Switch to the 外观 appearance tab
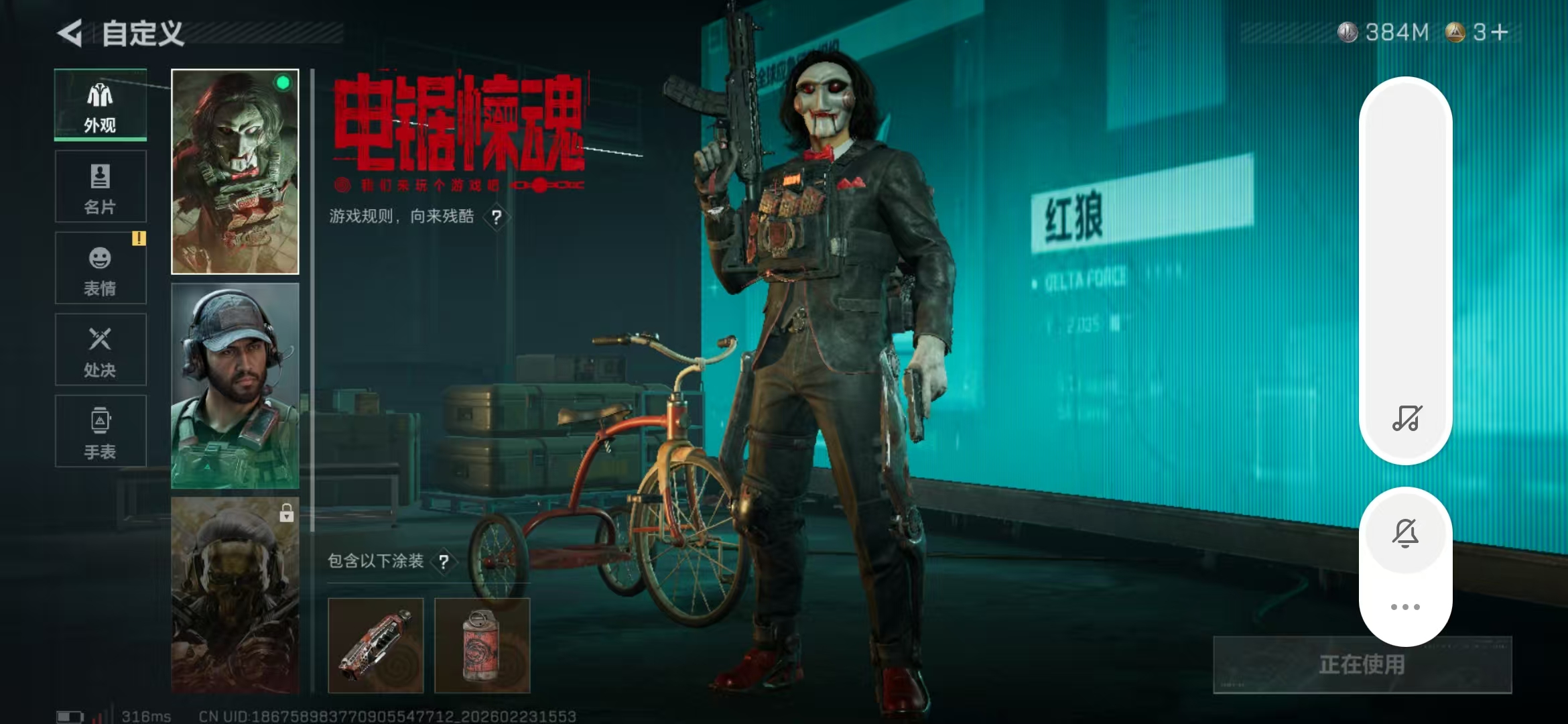This screenshot has height=724, width=1568. 101,105
